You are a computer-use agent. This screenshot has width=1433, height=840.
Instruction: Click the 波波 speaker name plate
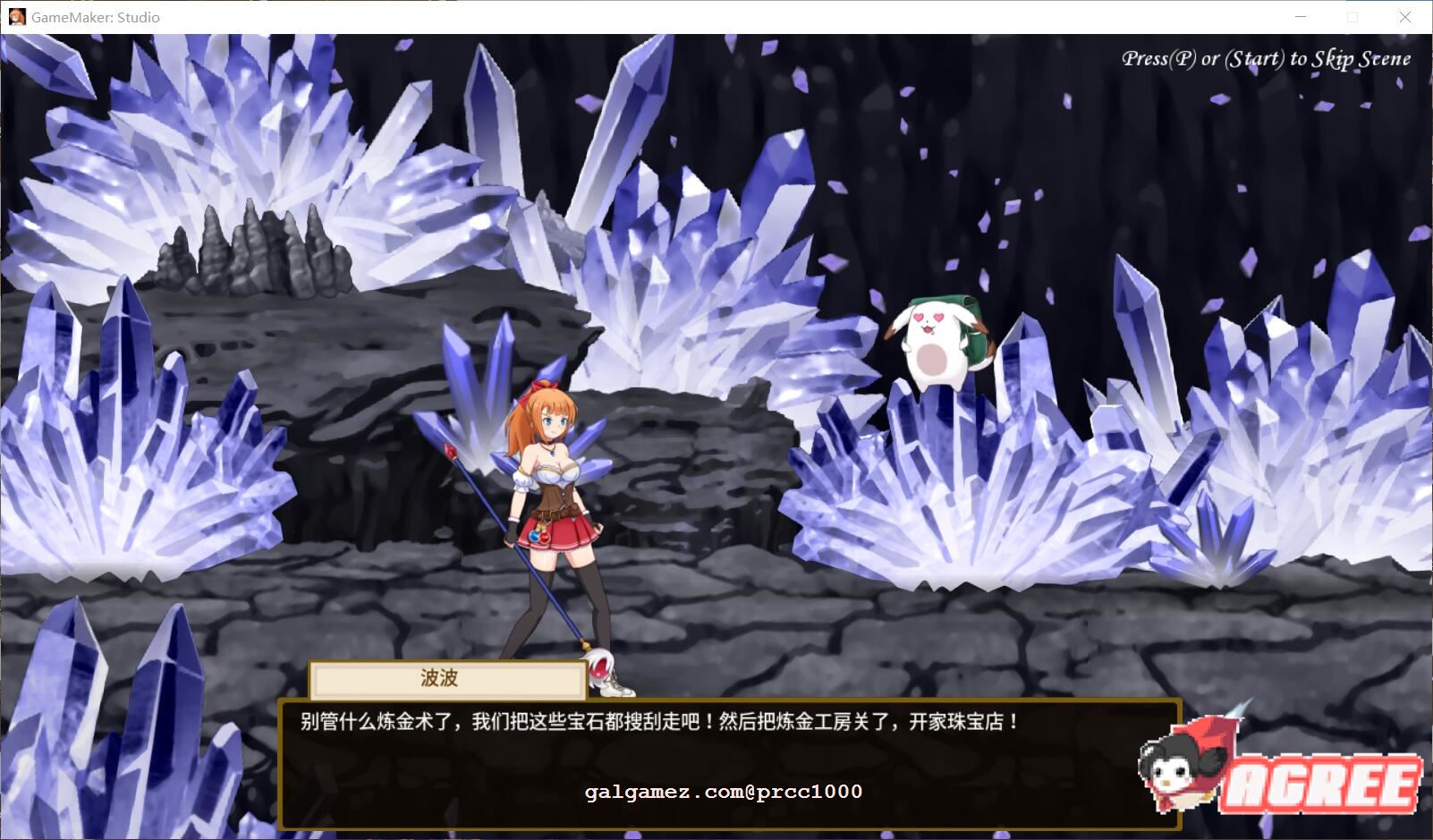click(444, 680)
